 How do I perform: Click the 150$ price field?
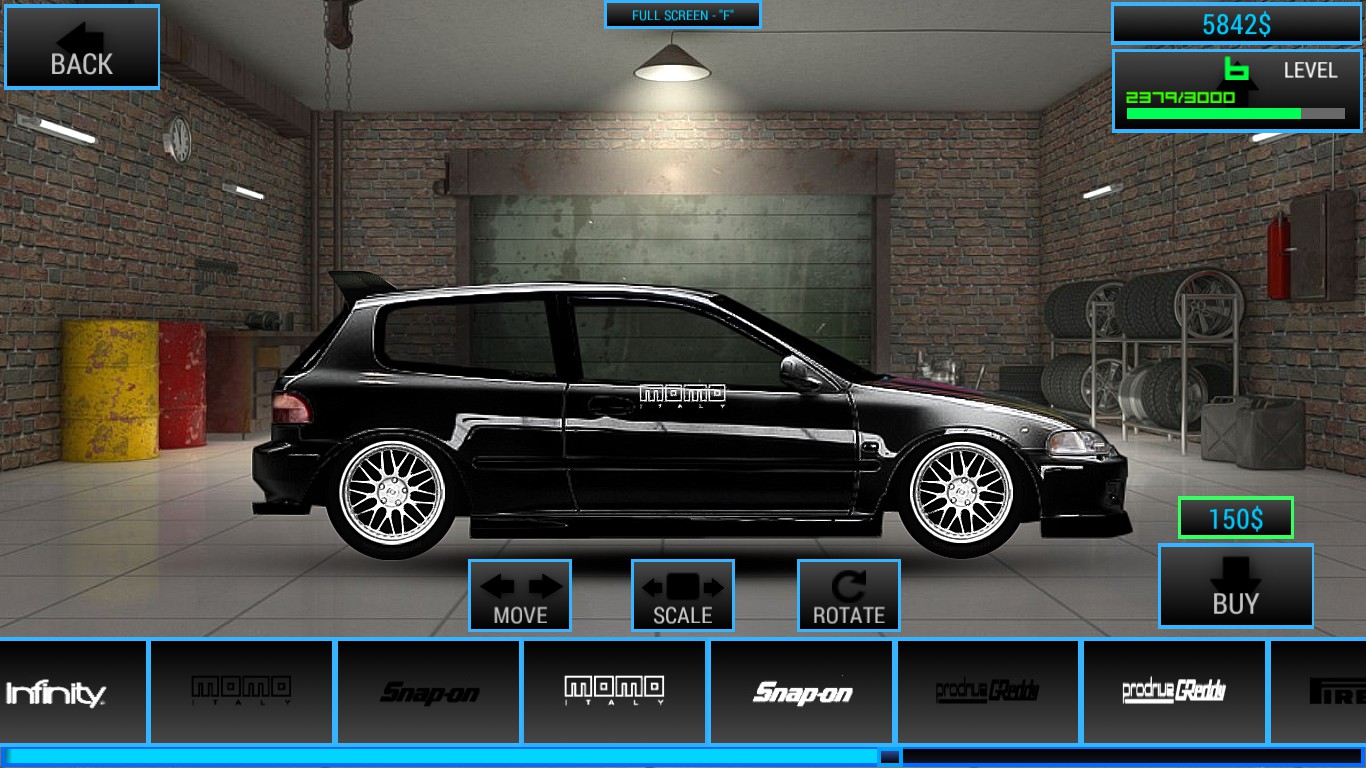[x=1234, y=517]
